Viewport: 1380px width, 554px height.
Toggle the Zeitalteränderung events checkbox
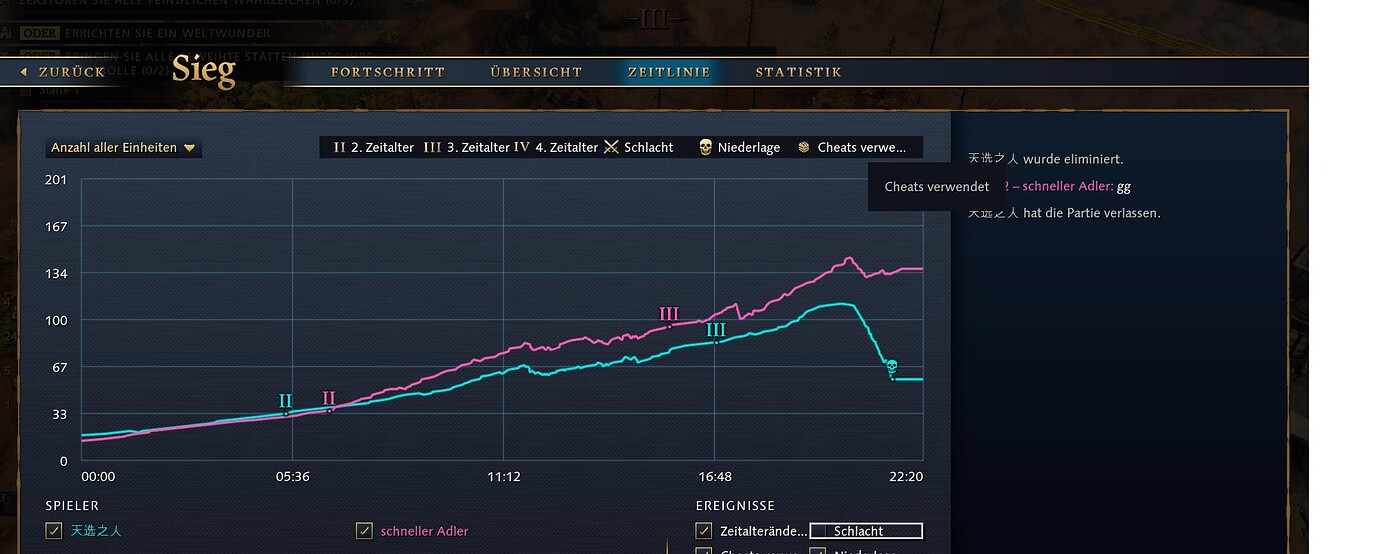click(x=704, y=531)
